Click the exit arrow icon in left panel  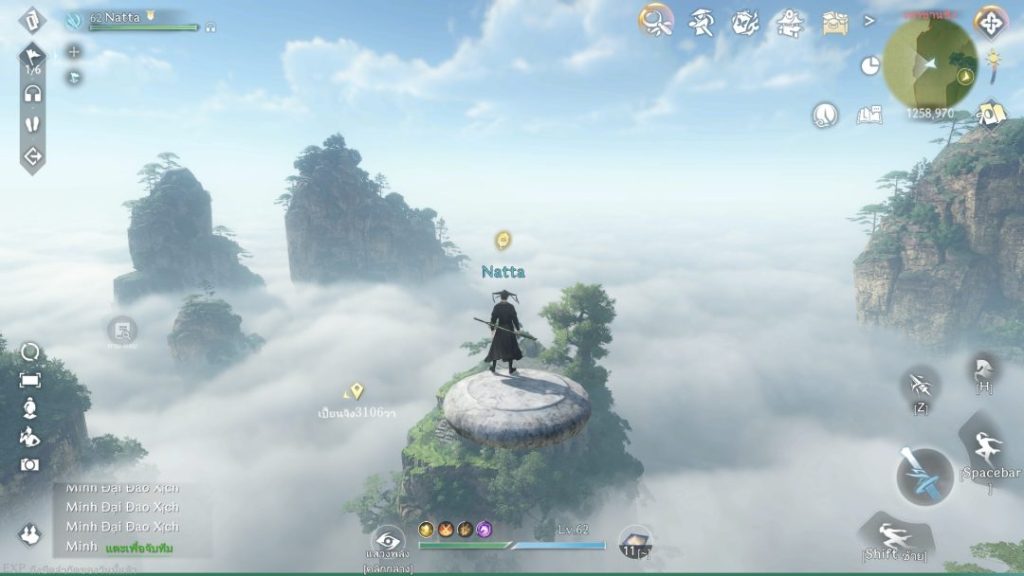pyautogui.click(x=33, y=157)
